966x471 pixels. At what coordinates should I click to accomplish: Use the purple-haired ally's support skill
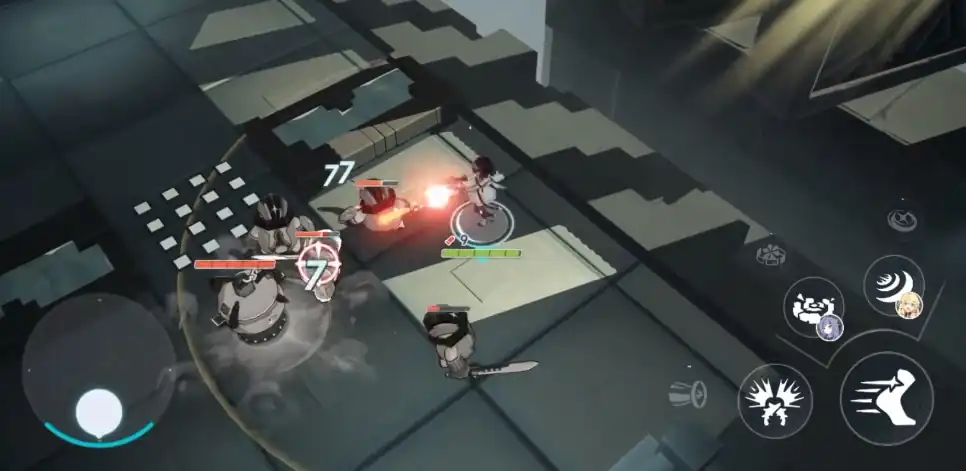pyautogui.click(x=814, y=307)
